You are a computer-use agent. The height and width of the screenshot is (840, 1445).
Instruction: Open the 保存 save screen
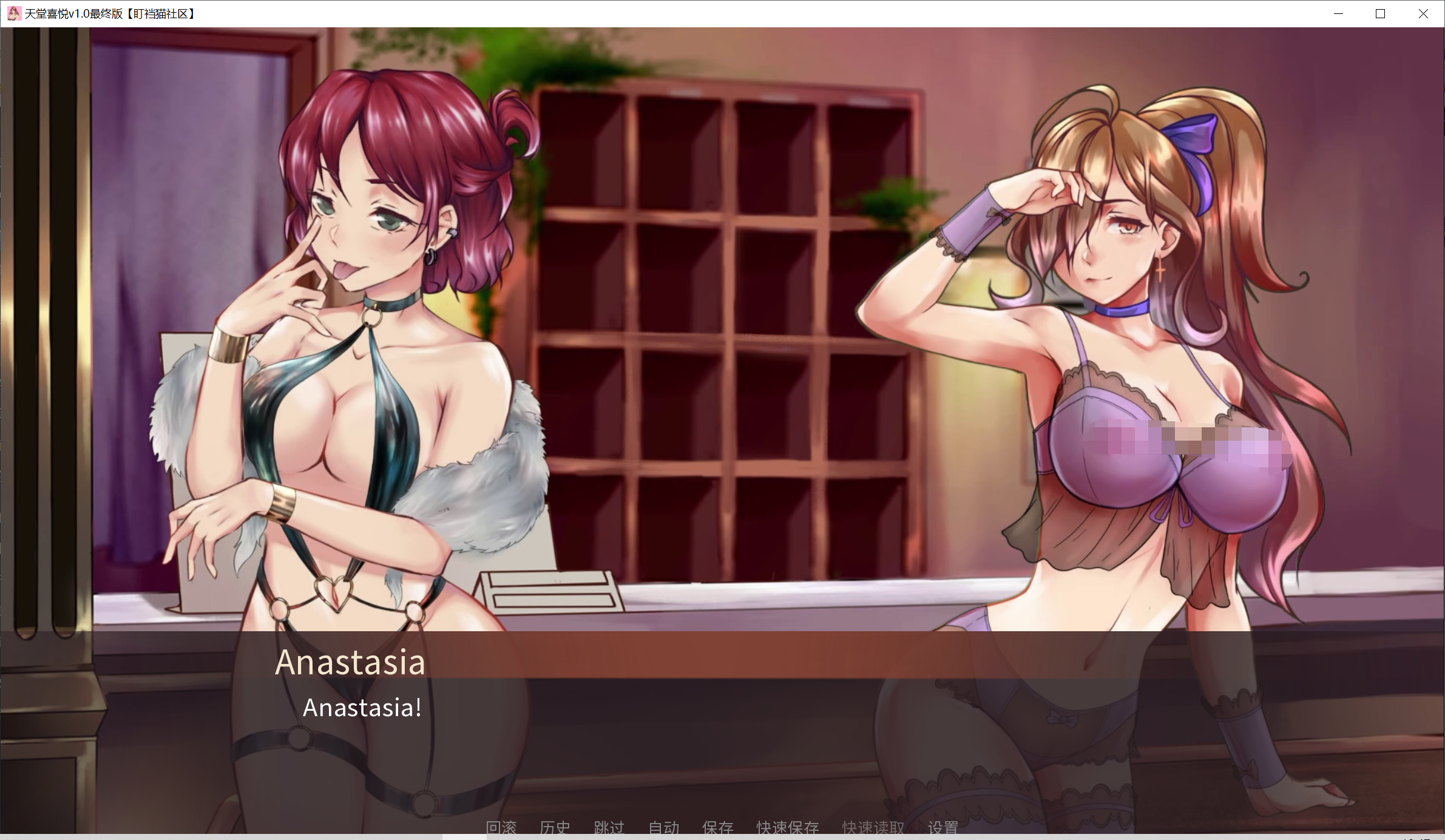pyautogui.click(x=718, y=827)
